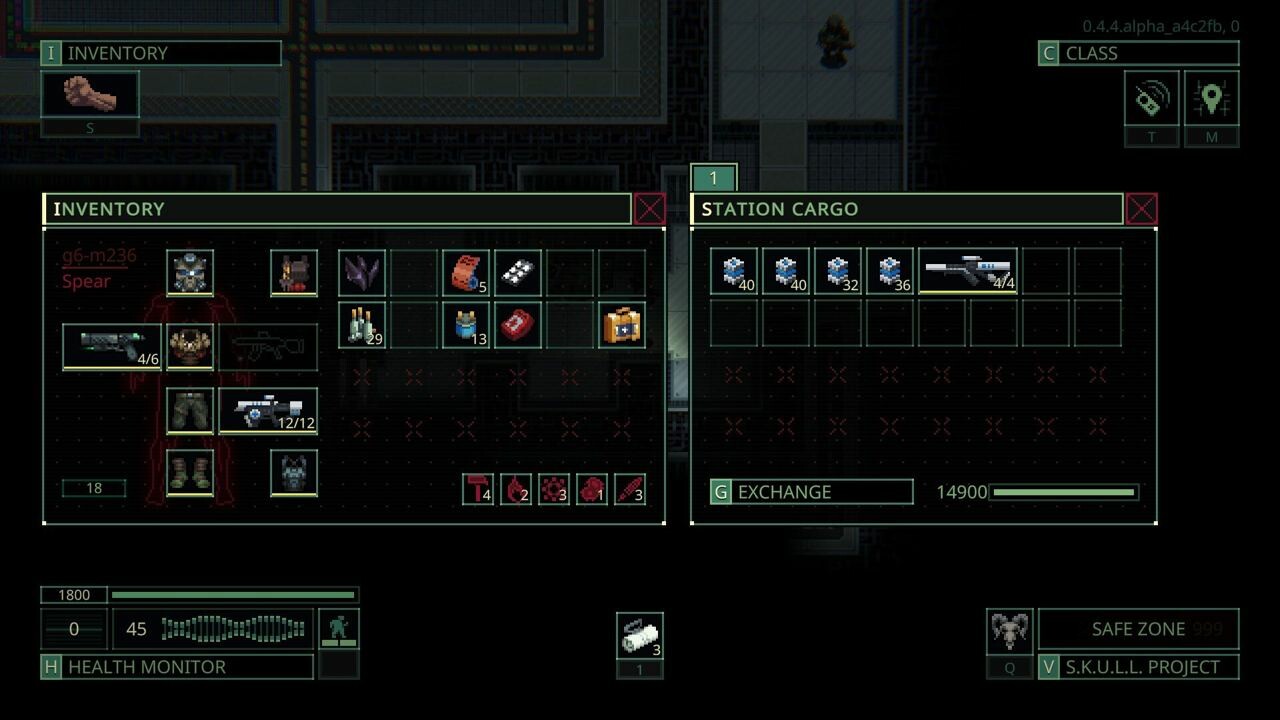The width and height of the screenshot is (1280, 720).
Task: Select the grenade crafting icon showing 2
Action: coord(516,489)
